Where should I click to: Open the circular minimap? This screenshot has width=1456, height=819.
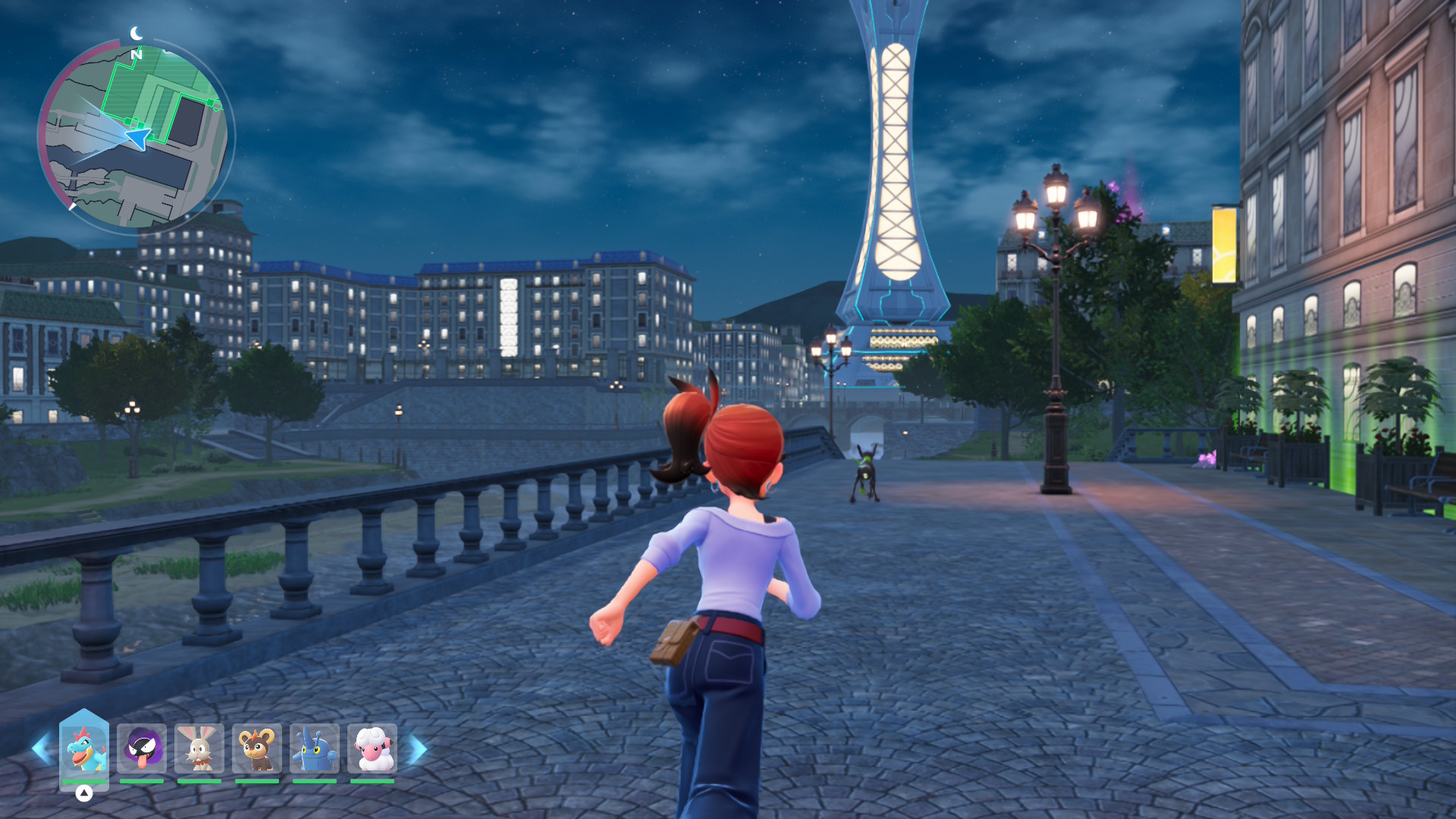[x=136, y=136]
